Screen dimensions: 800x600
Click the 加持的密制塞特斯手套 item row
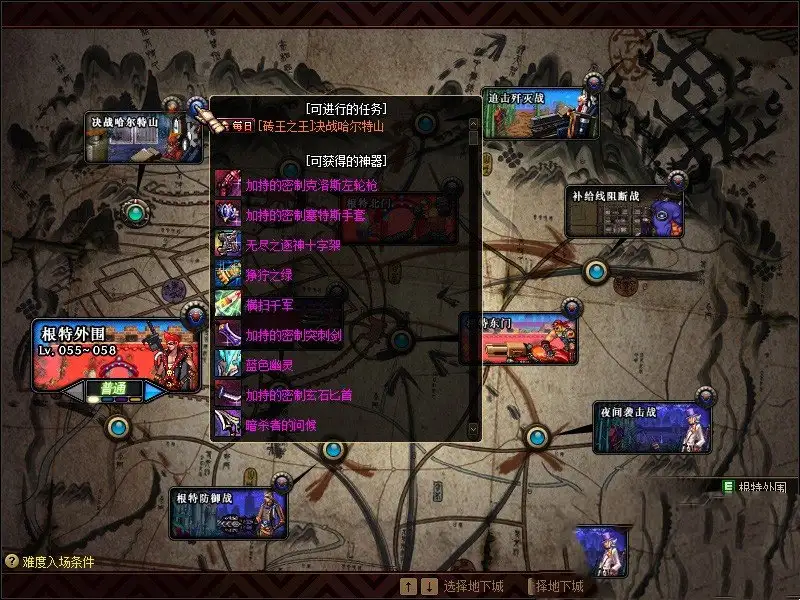tap(311, 215)
